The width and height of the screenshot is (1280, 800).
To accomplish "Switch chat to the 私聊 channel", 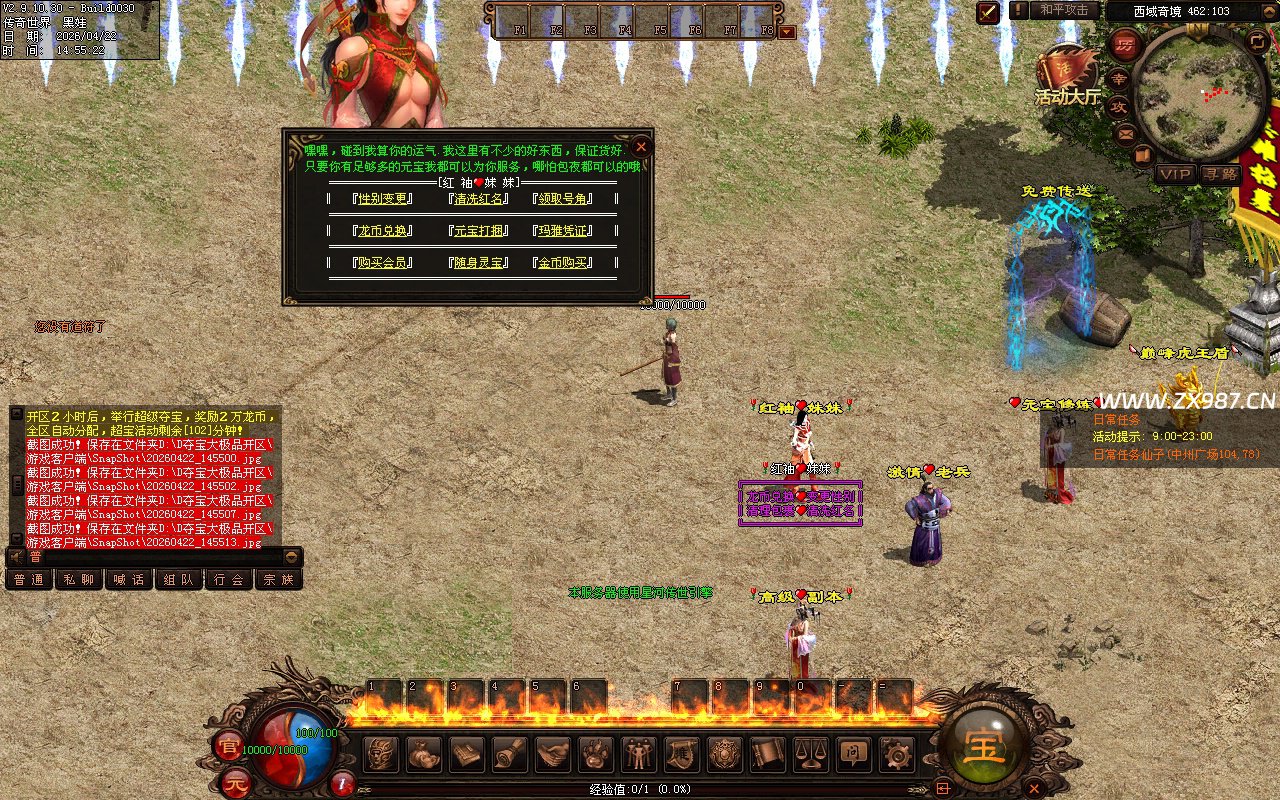I will (x=79, y=579).
